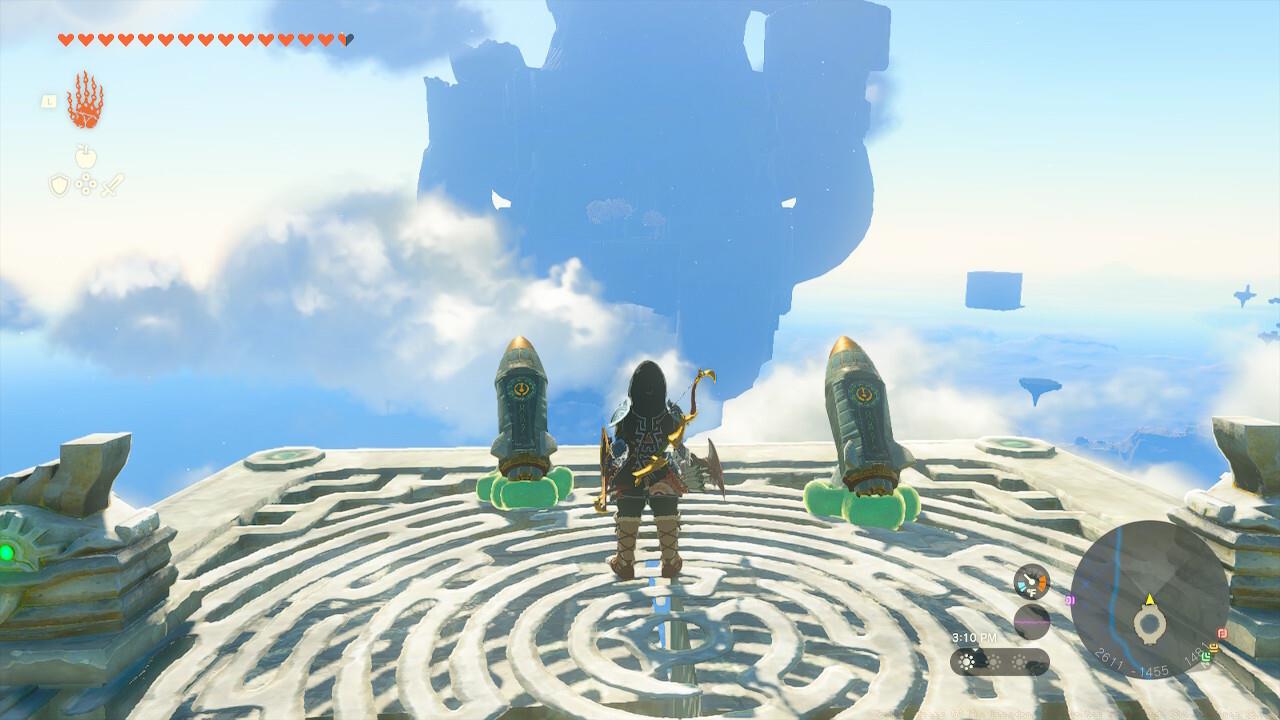Image resolution: width=1280 pixels, height=720 pixels.
Task: Click the pink marker on the minimap edge
Action: pyautogui.click(x=1069, y=600)
